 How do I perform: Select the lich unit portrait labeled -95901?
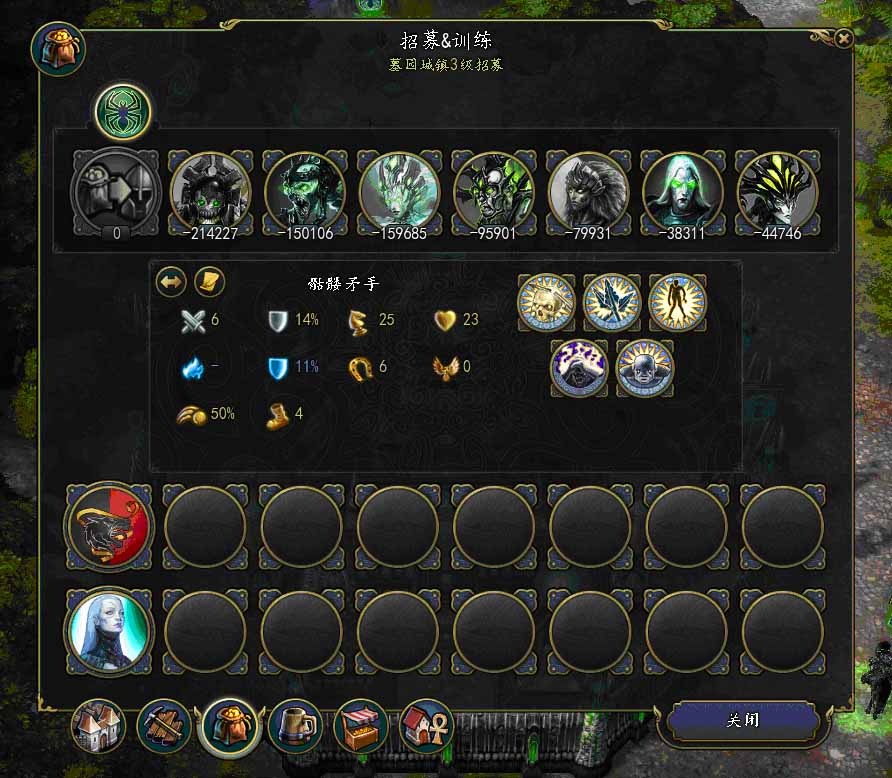click(x=493, y=190)
